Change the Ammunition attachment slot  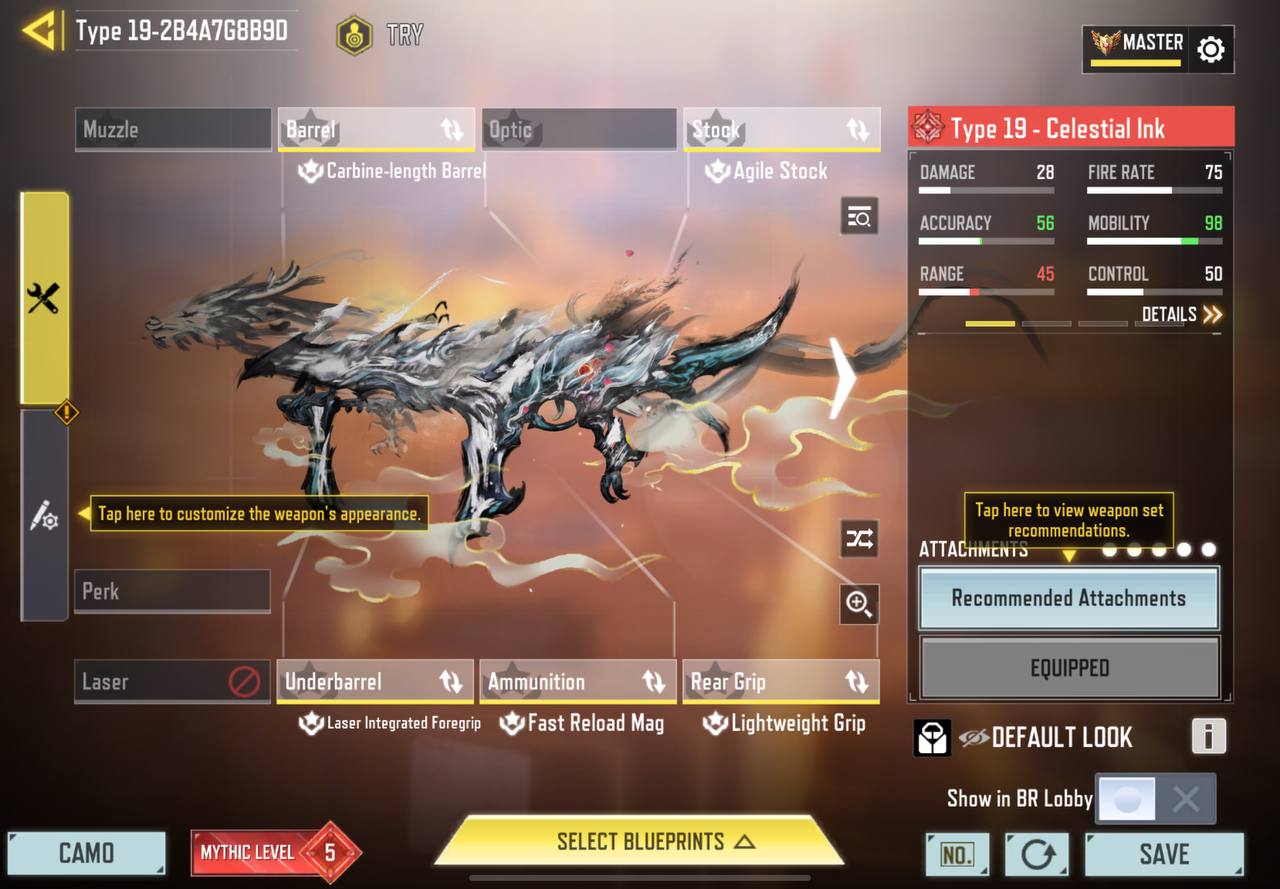[578, 682]
